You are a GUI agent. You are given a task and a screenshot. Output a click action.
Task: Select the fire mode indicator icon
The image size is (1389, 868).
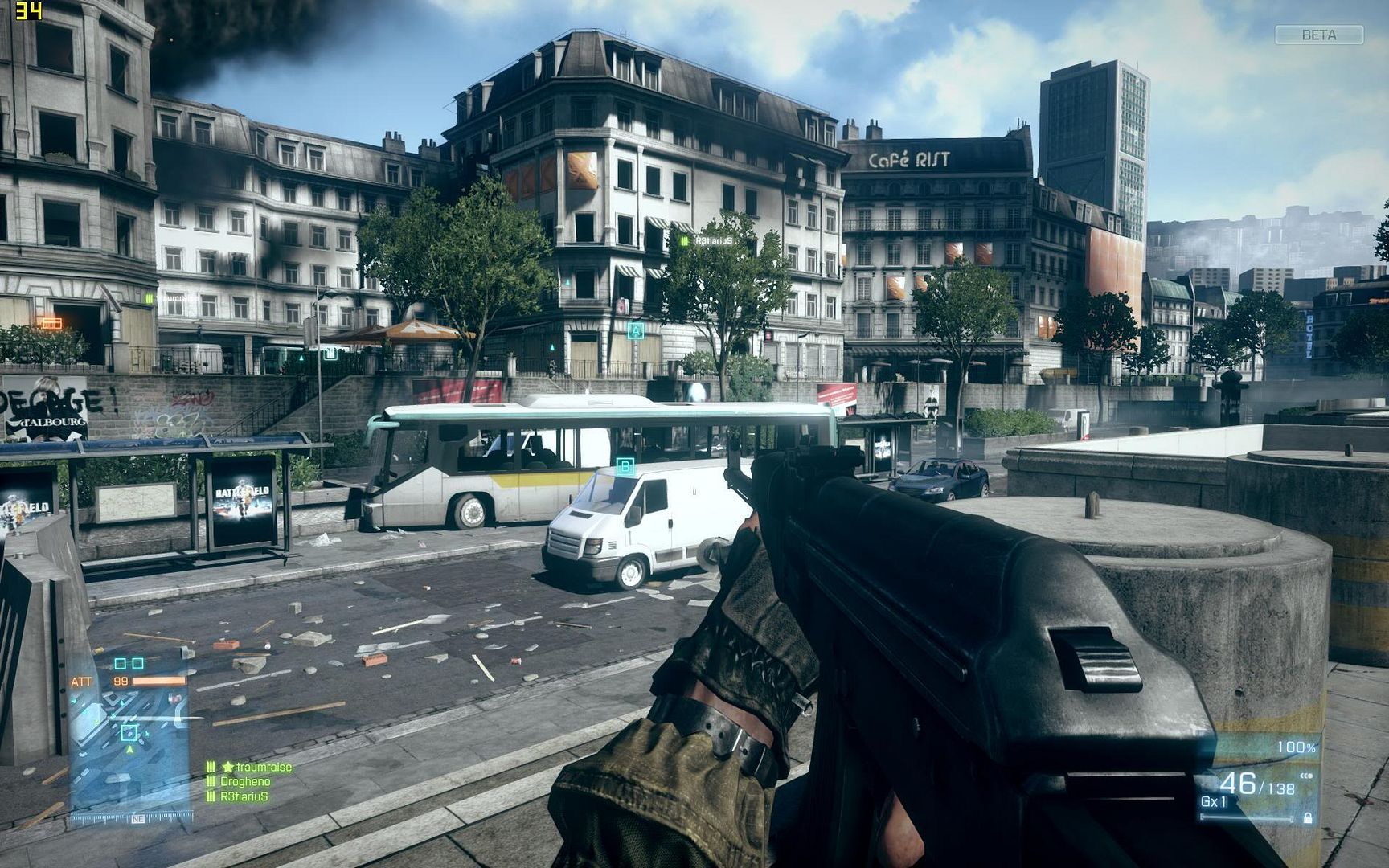[1306, 776]
